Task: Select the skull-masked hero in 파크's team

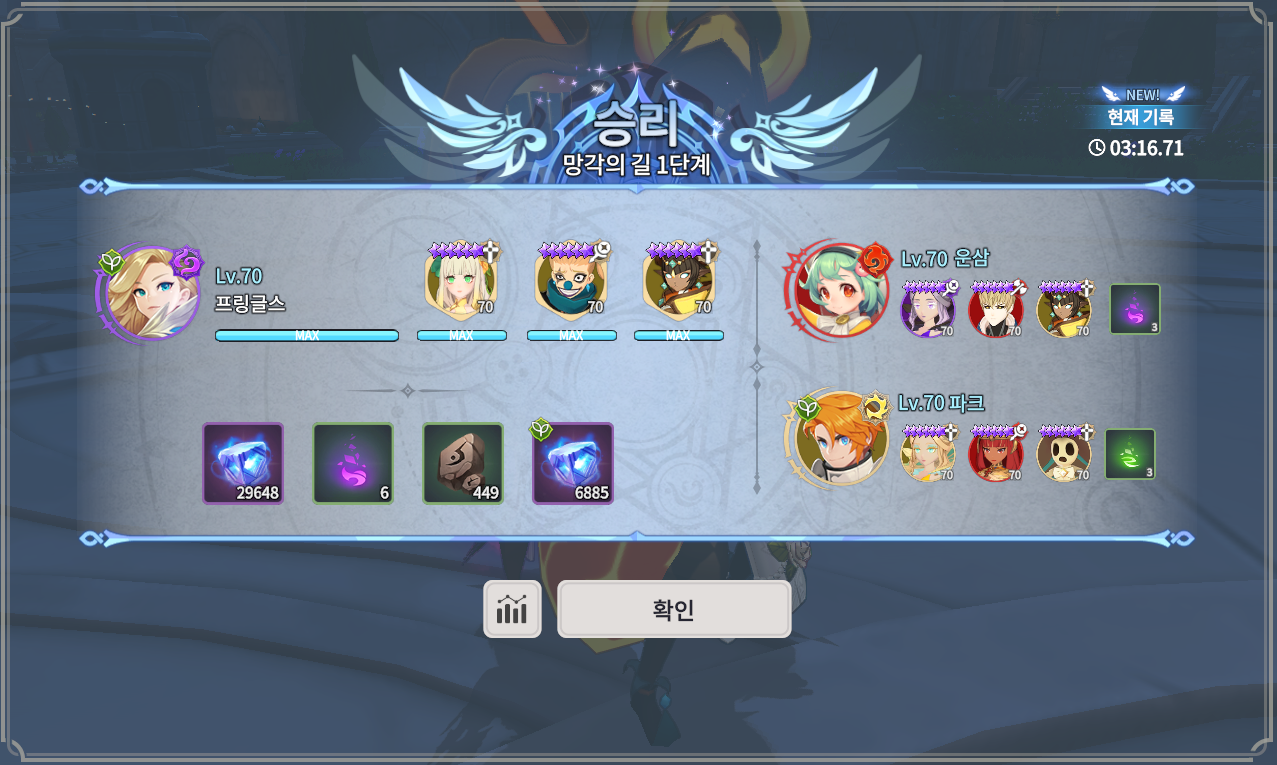Action: pos(1064,454)
